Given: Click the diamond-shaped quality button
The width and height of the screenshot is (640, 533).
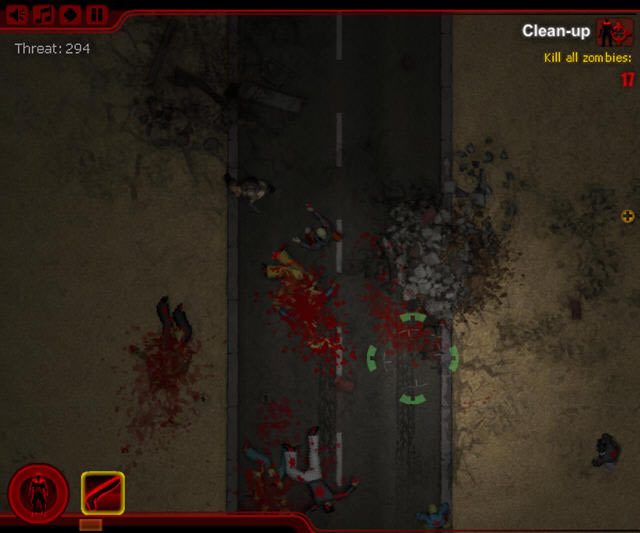Looking at the screenshot, I should pos(70,15).
